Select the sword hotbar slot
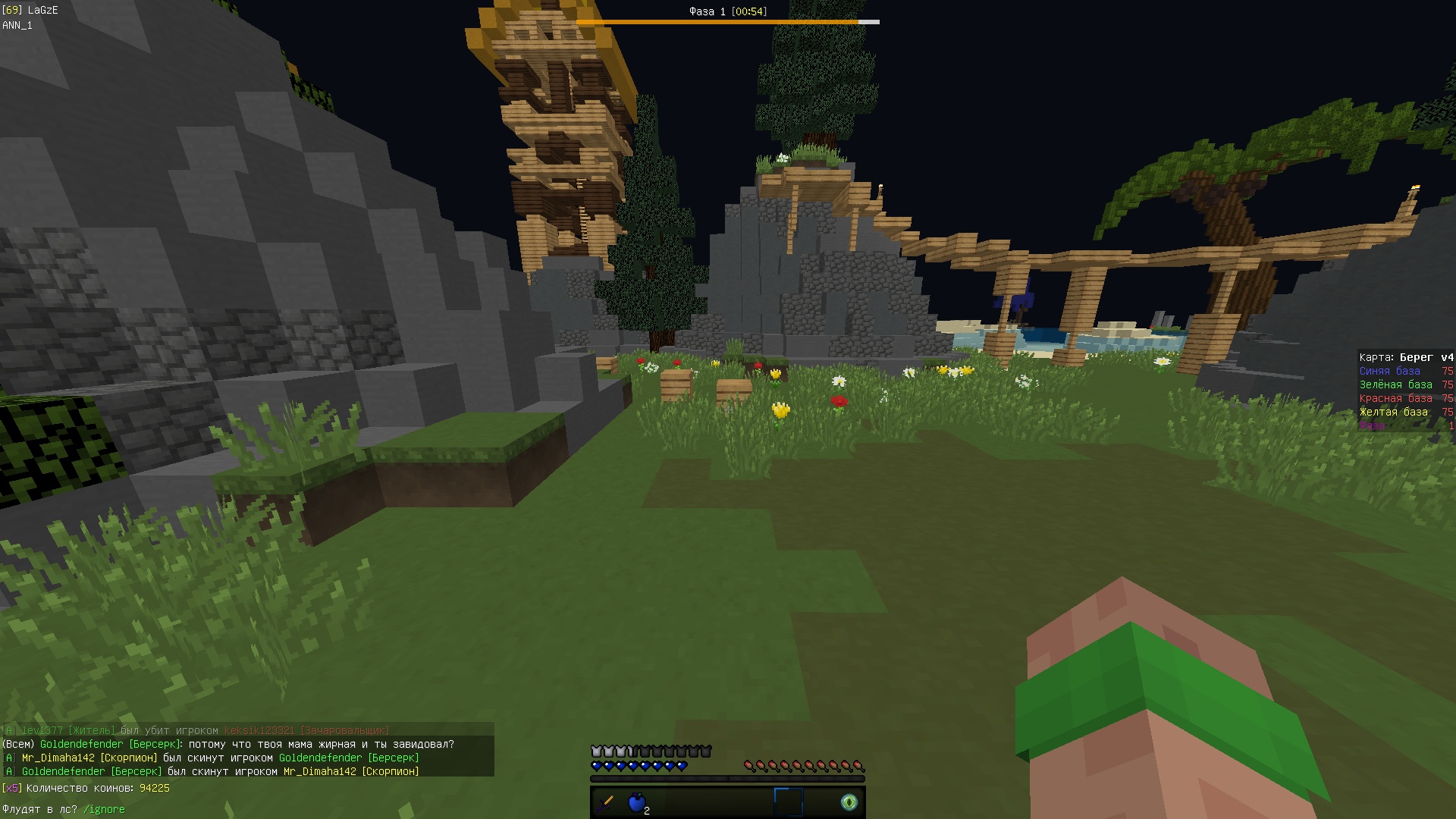 tap(606, 802)
